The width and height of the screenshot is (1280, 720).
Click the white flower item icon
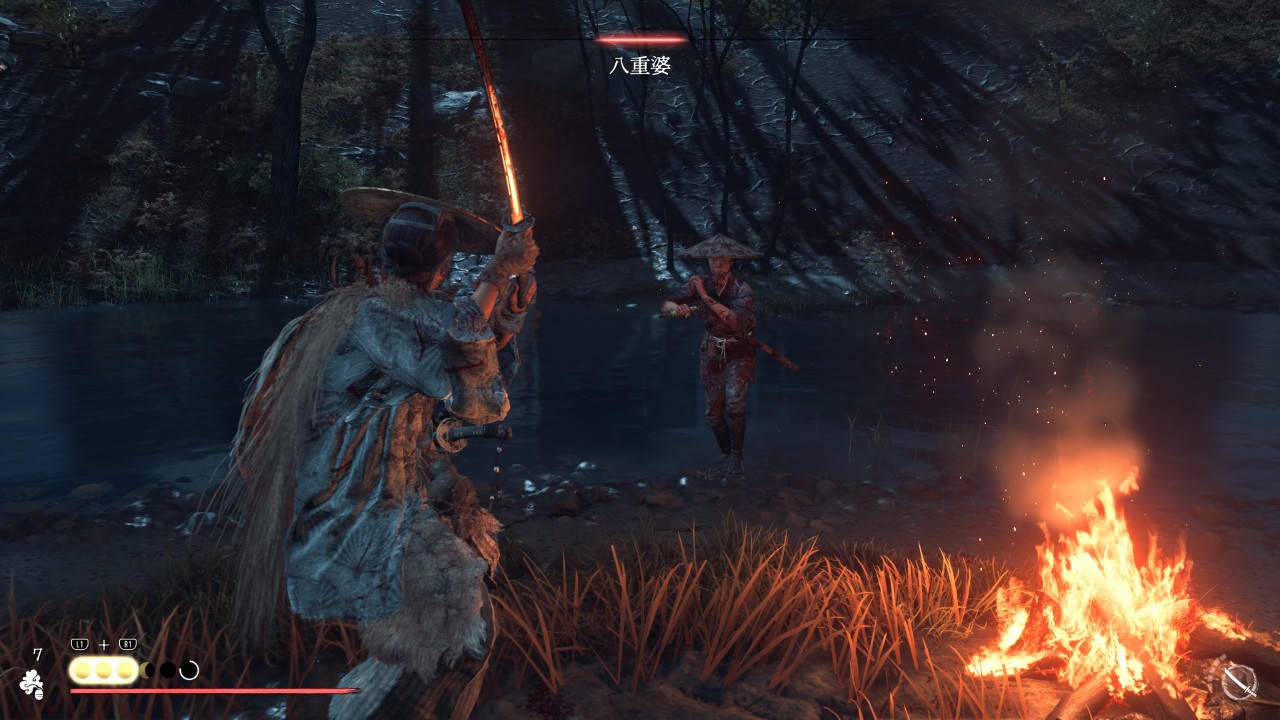coord(32,683)
